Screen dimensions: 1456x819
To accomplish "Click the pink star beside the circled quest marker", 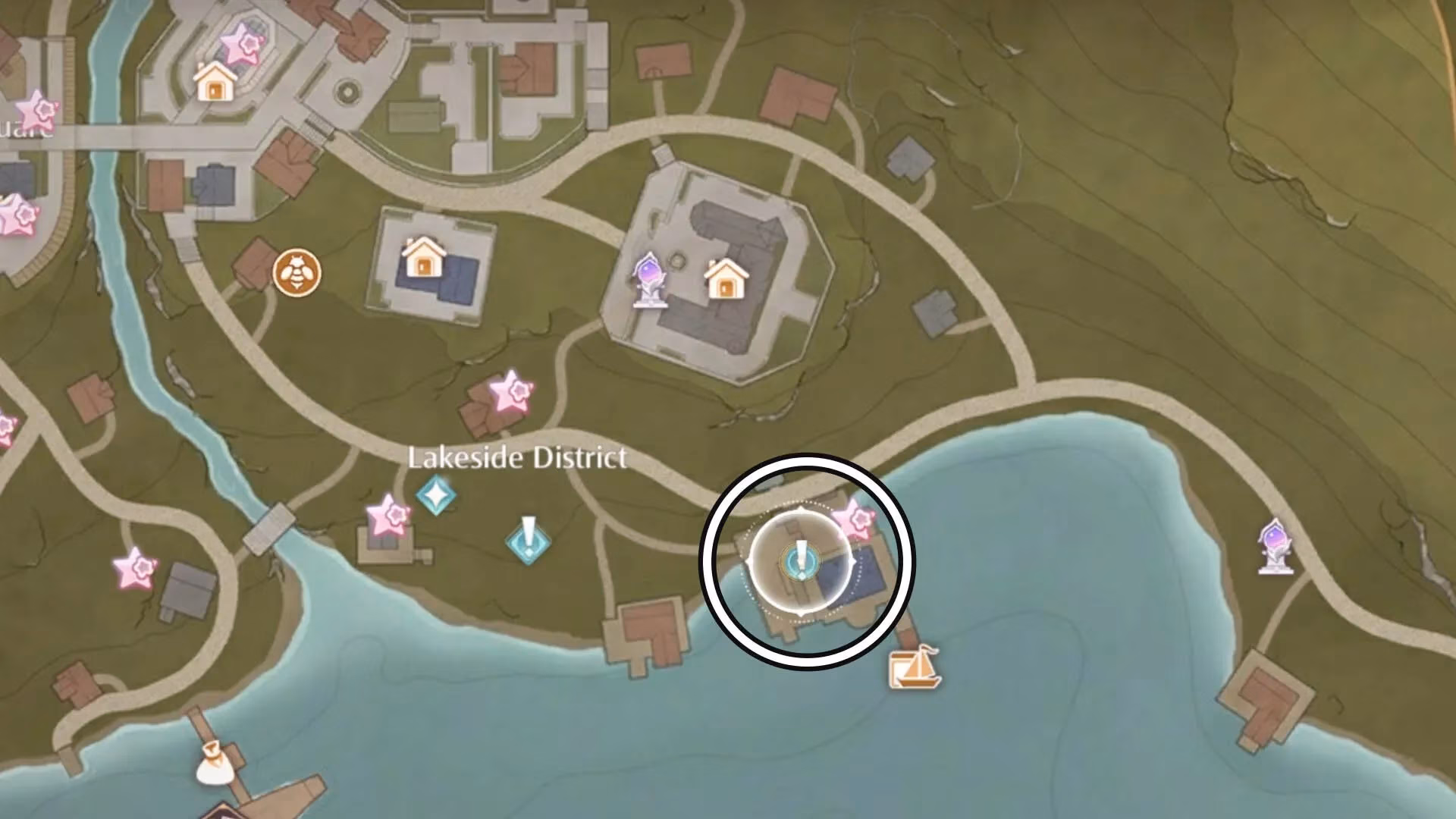I will 855,518.
